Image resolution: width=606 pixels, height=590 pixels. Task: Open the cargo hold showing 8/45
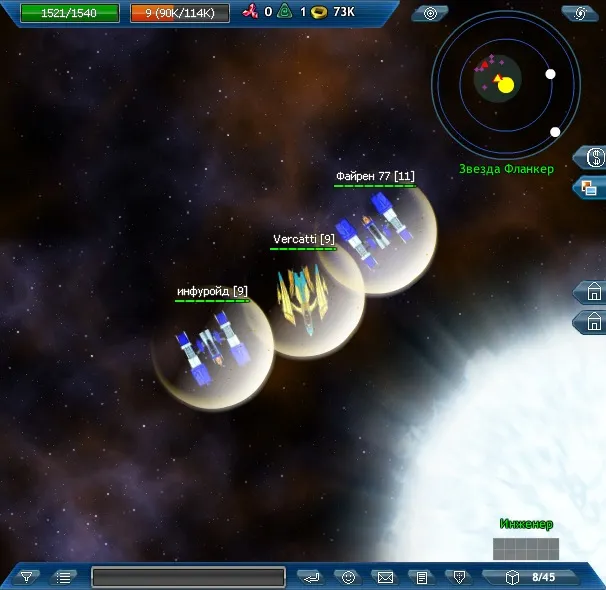(x=532, y=577)
